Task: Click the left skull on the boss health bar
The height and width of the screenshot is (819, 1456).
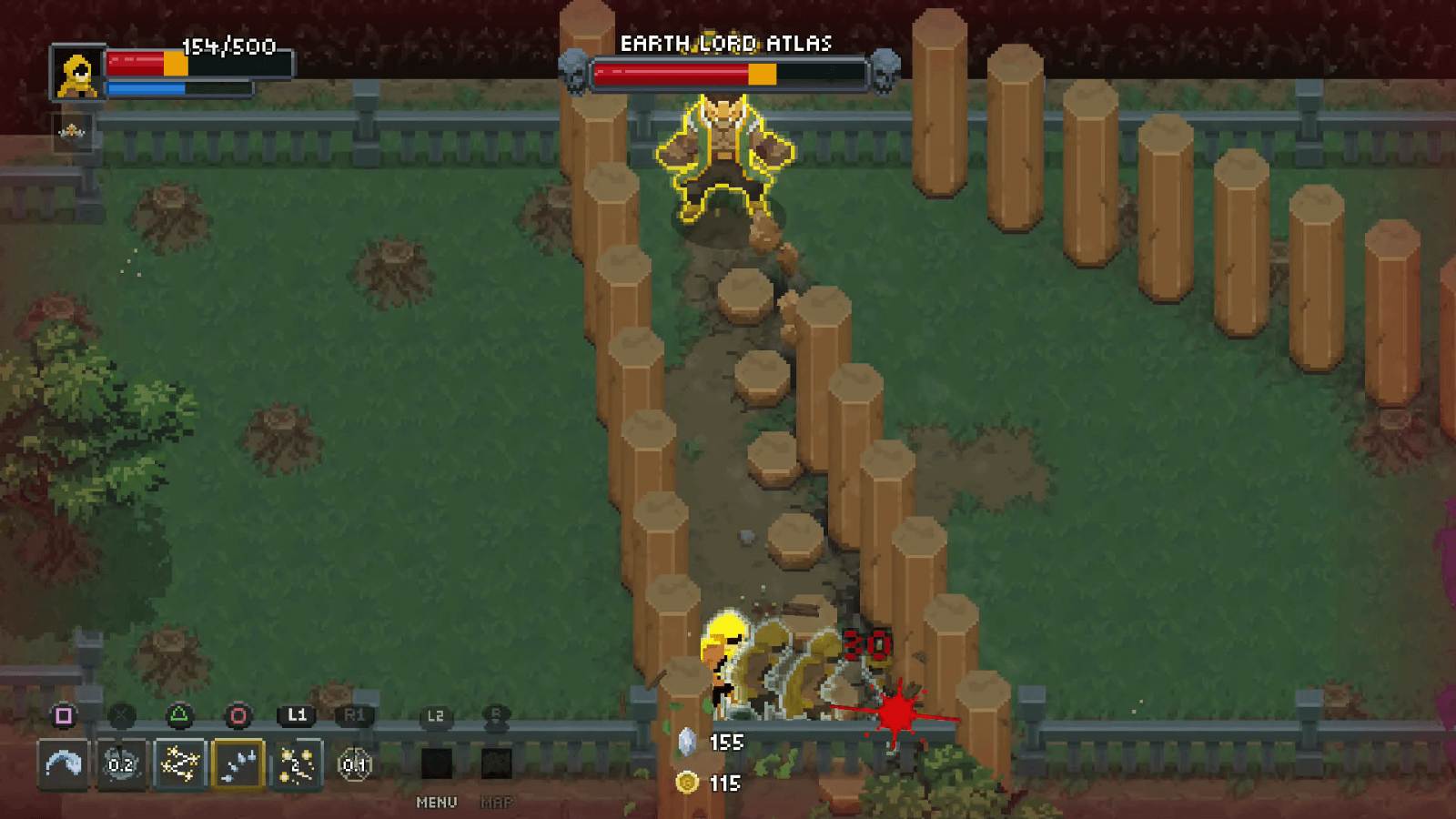Action: tap(572, 71)
